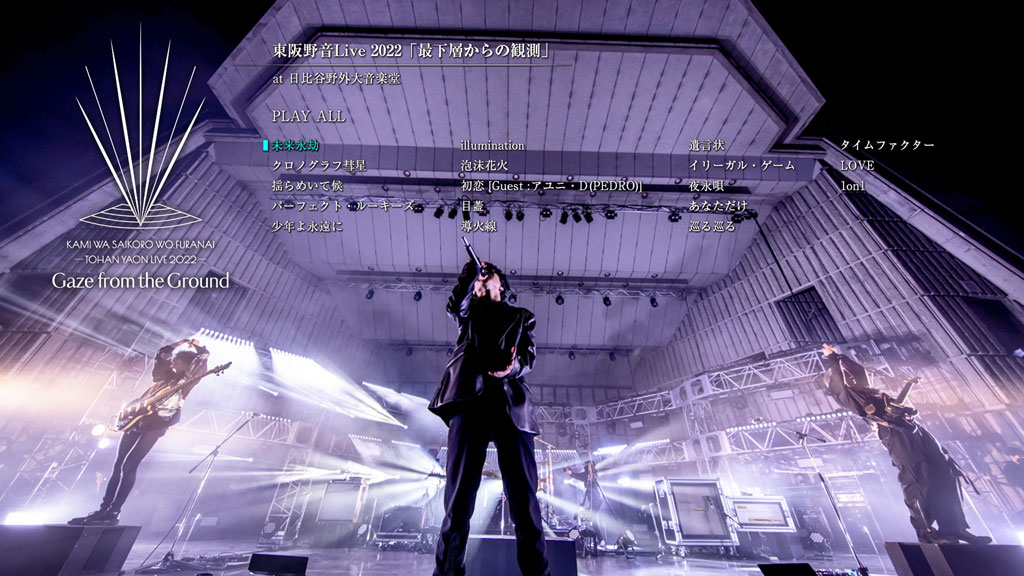Play the song illumination
The height and width of the screenshot is (576, 1024).
[x=492, y=146]
